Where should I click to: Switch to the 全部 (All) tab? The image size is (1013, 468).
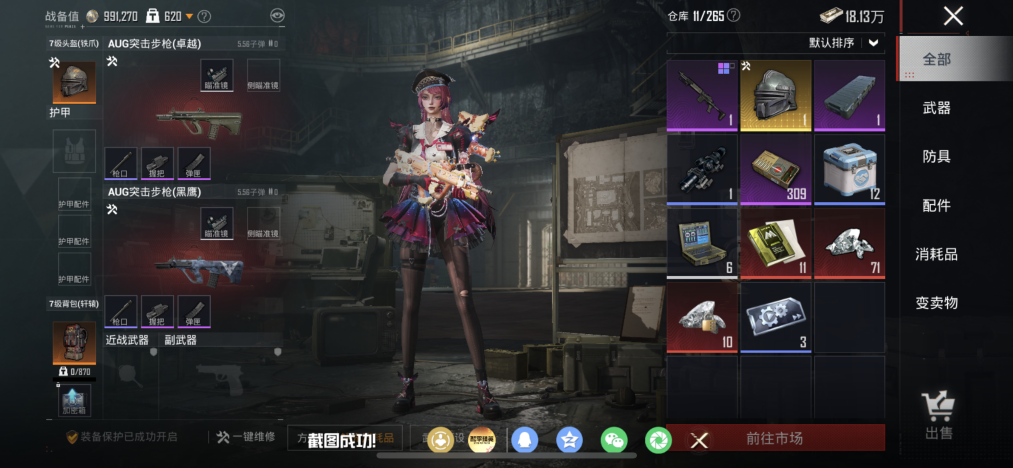click(x=937, y=60)
